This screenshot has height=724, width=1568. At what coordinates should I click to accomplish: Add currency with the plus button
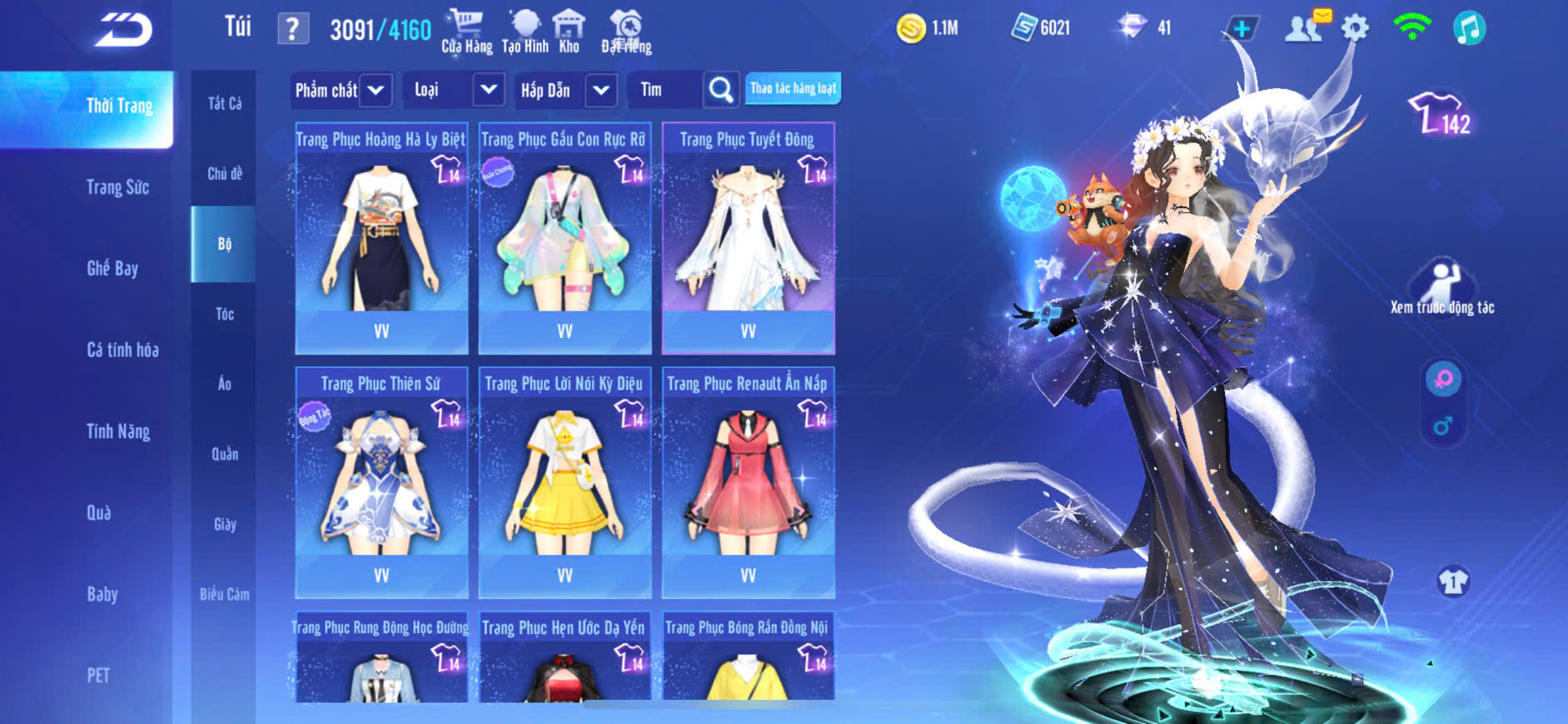pyautogui.click(x=1241, y=29)
